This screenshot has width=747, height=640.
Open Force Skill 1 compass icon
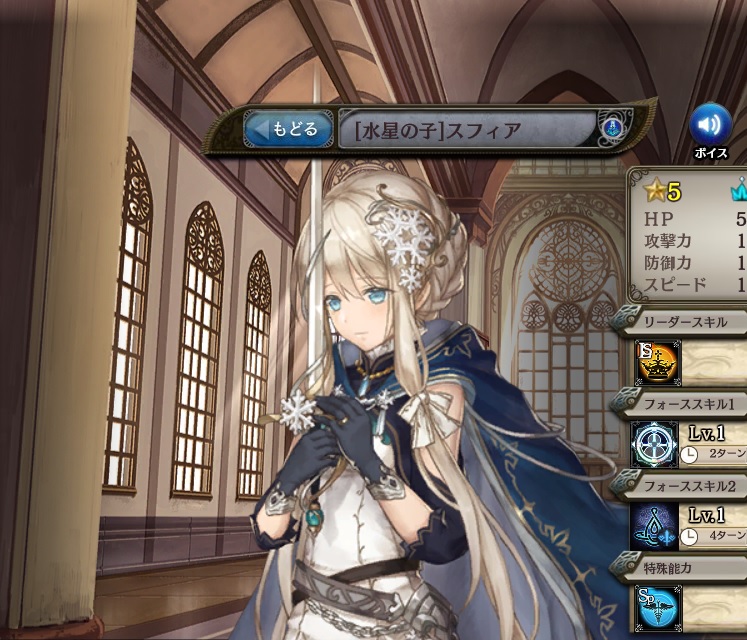655,444
